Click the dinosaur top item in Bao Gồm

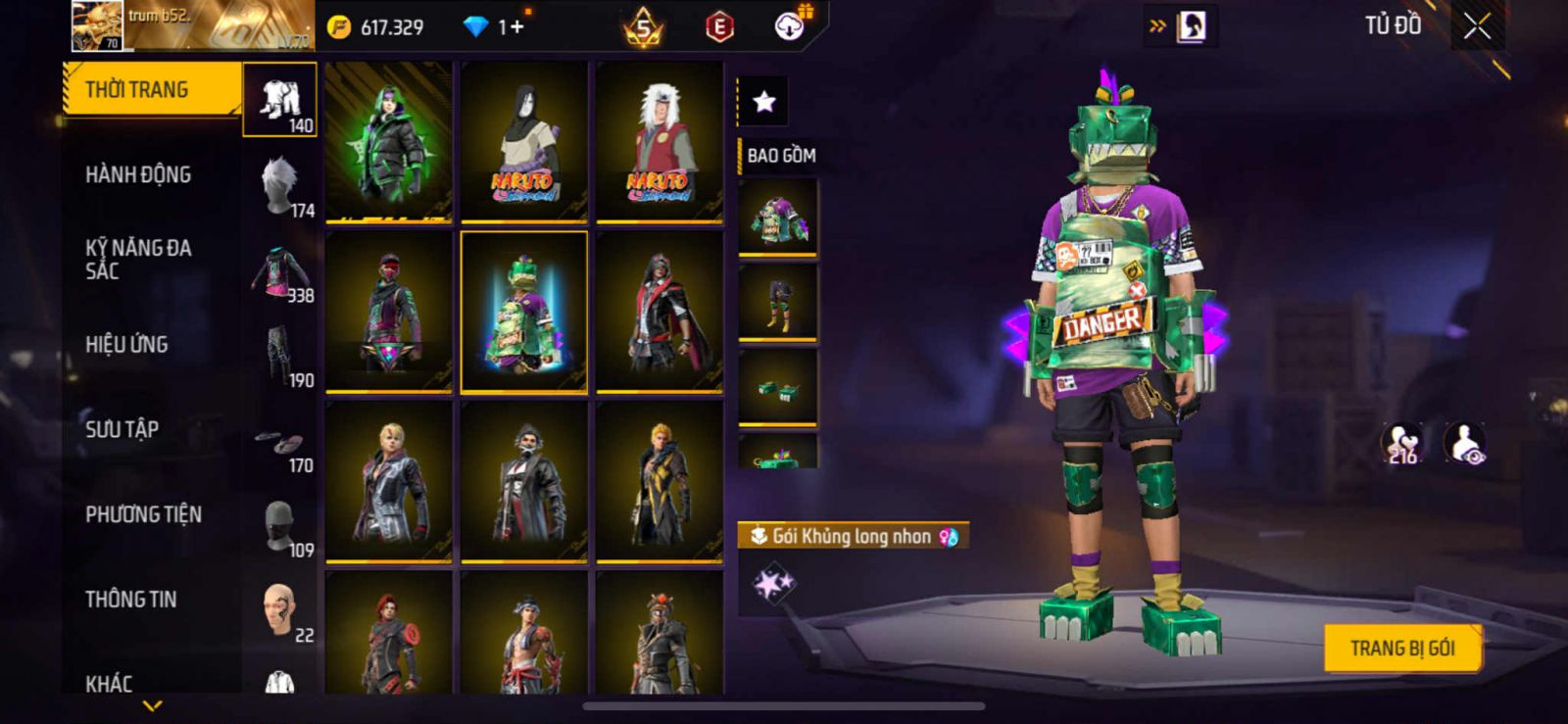[x=777, y=218]
